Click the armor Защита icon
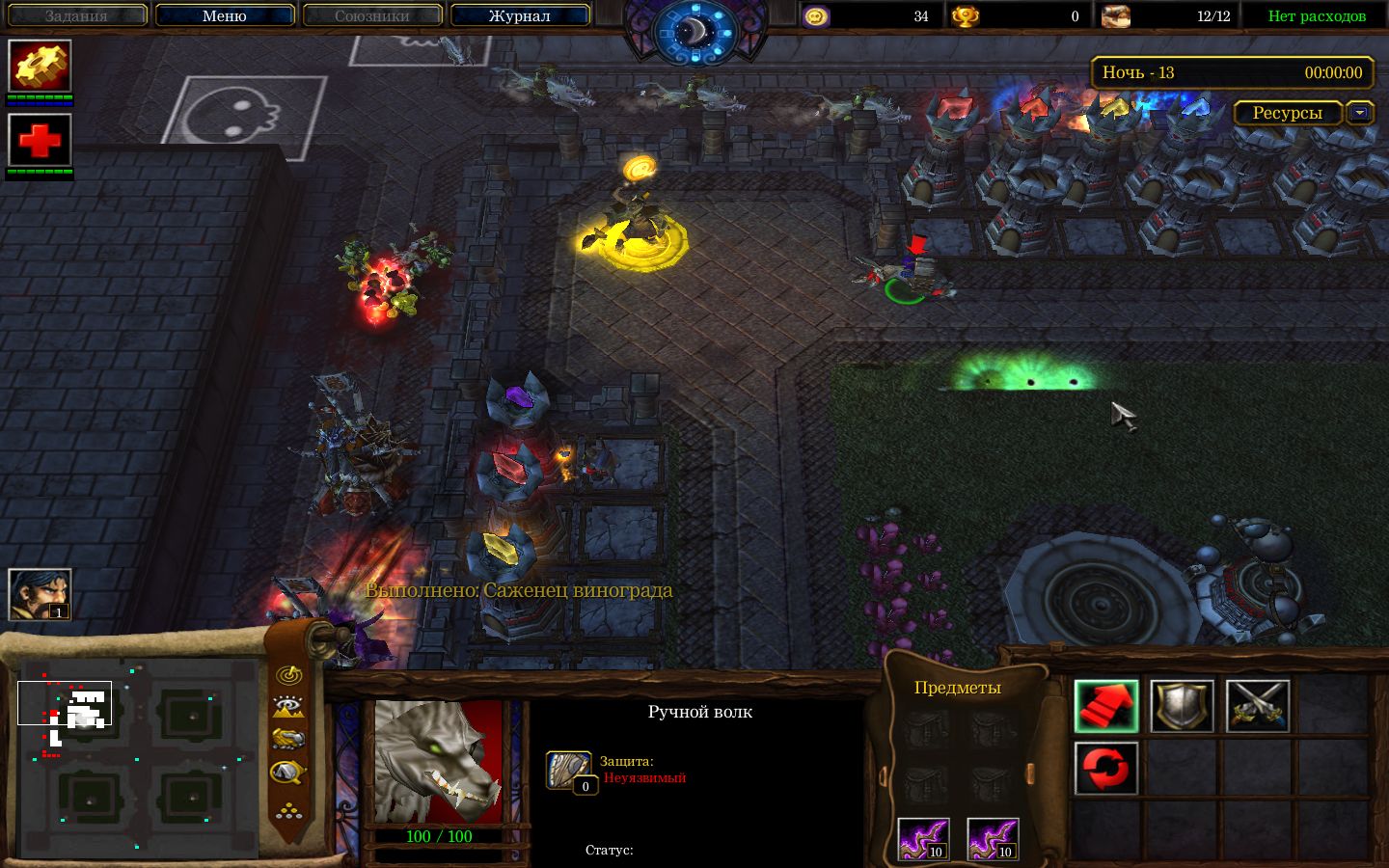Image resolution: width=1389 pixels, height=868 pixels. [568, 770]
